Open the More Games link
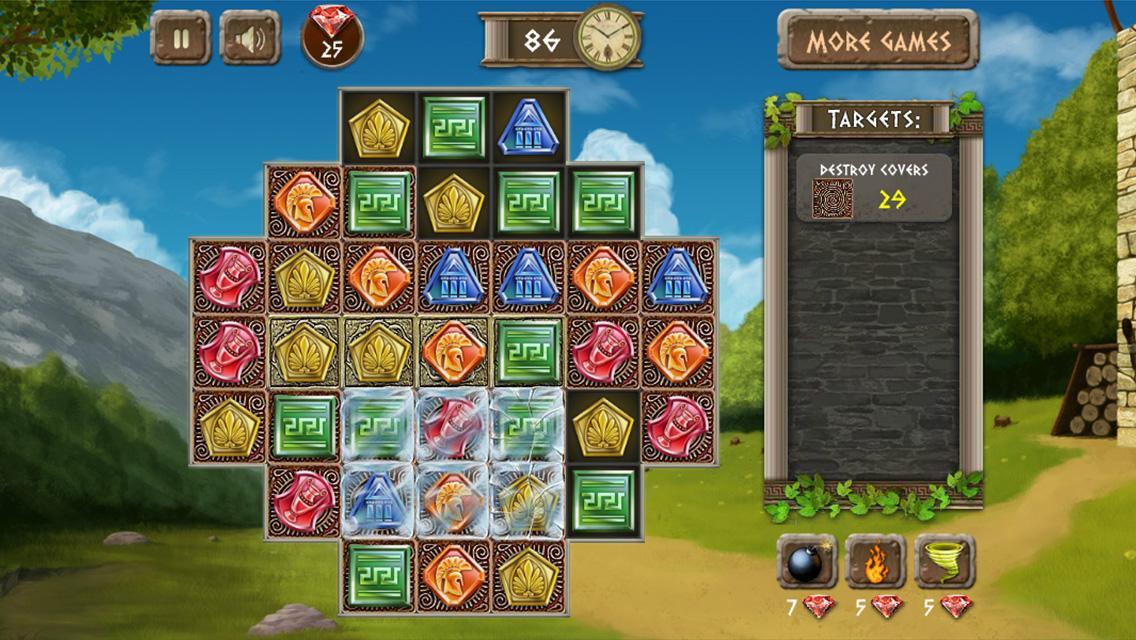This screenshot has width=1136, height=640. coord(878,41)
